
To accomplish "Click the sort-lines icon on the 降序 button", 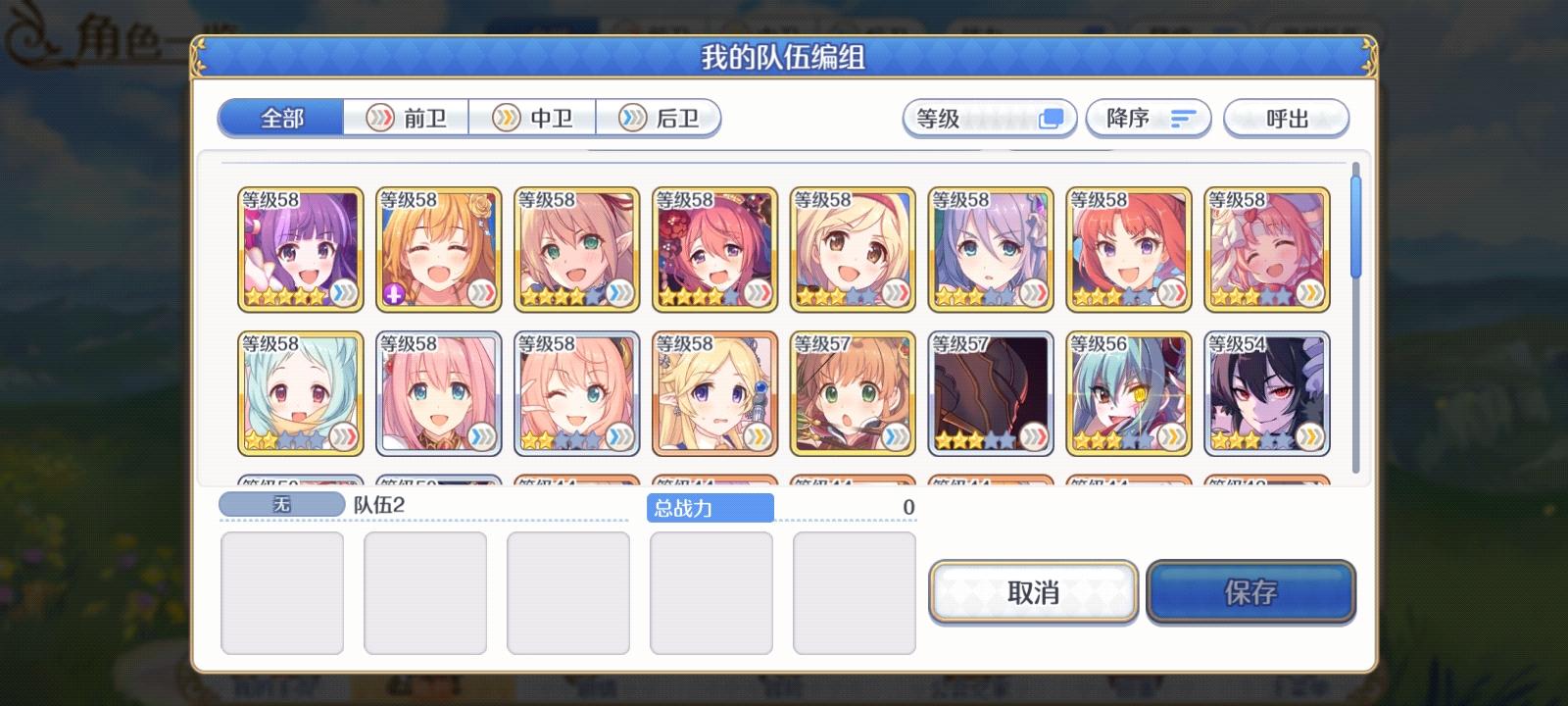I will click(1183, 118).
